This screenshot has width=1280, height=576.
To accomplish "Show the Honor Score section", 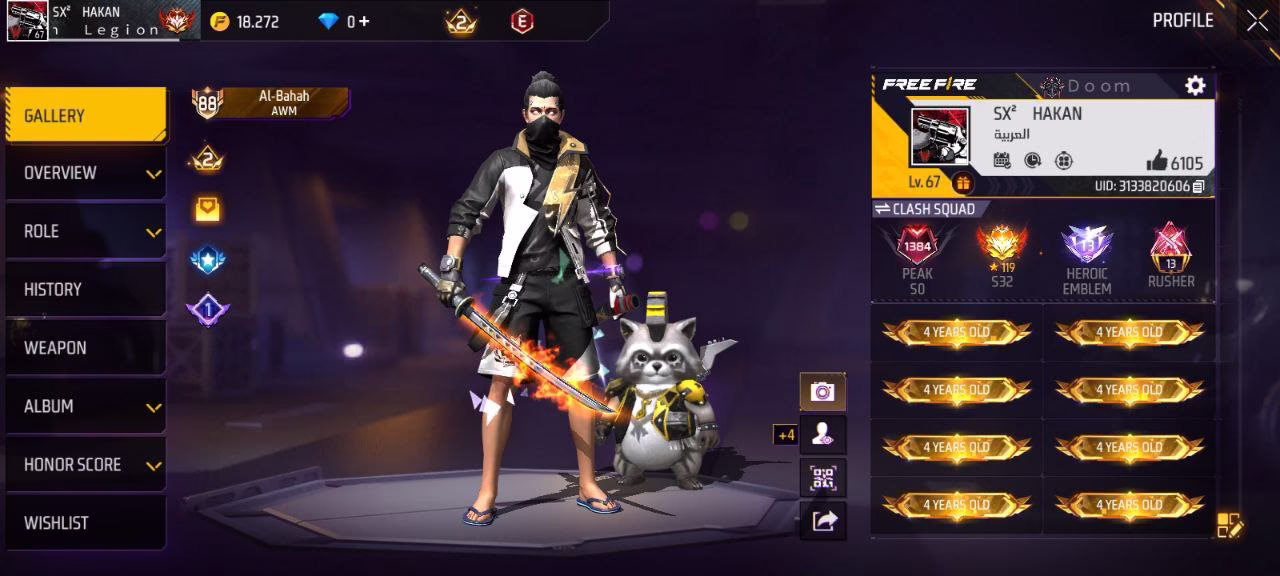I will (x=86, y=464).
